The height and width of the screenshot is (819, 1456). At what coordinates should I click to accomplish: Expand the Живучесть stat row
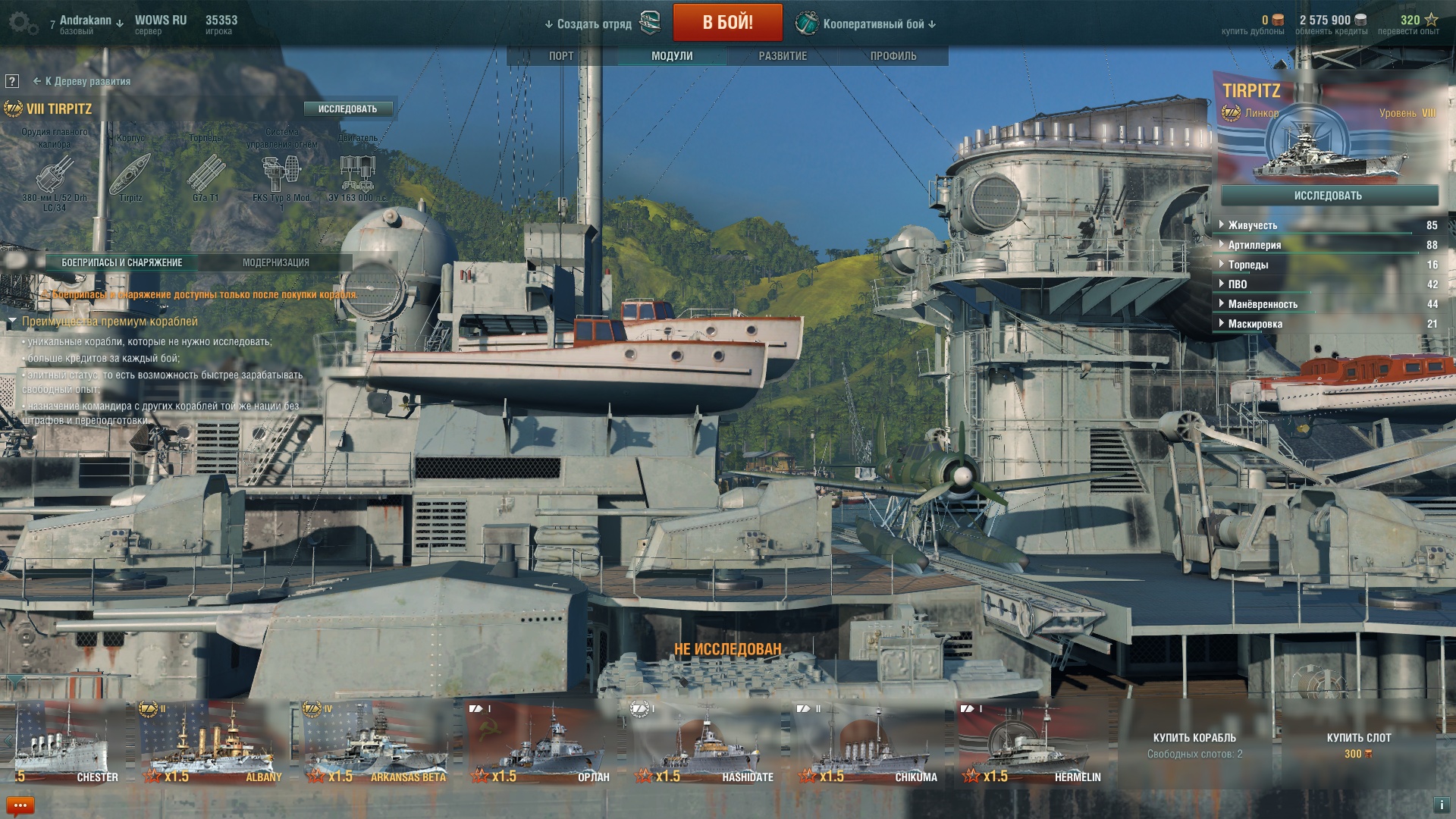(x=1252, y=225)
